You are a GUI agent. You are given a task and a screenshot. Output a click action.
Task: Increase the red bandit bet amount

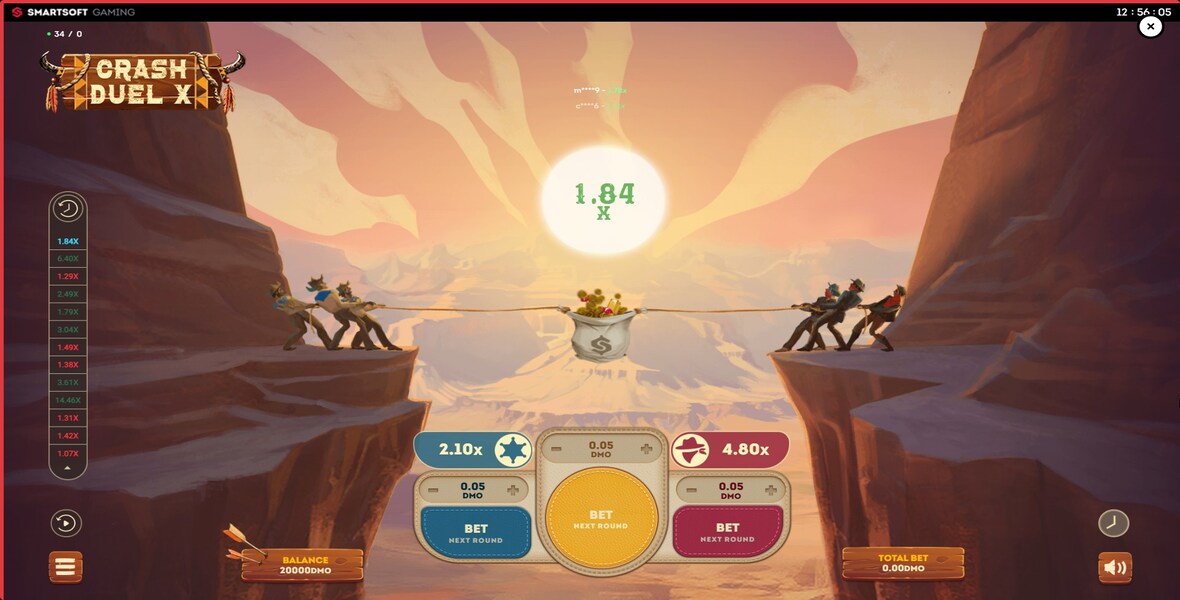pyautogui.click(x=770, y=490)
